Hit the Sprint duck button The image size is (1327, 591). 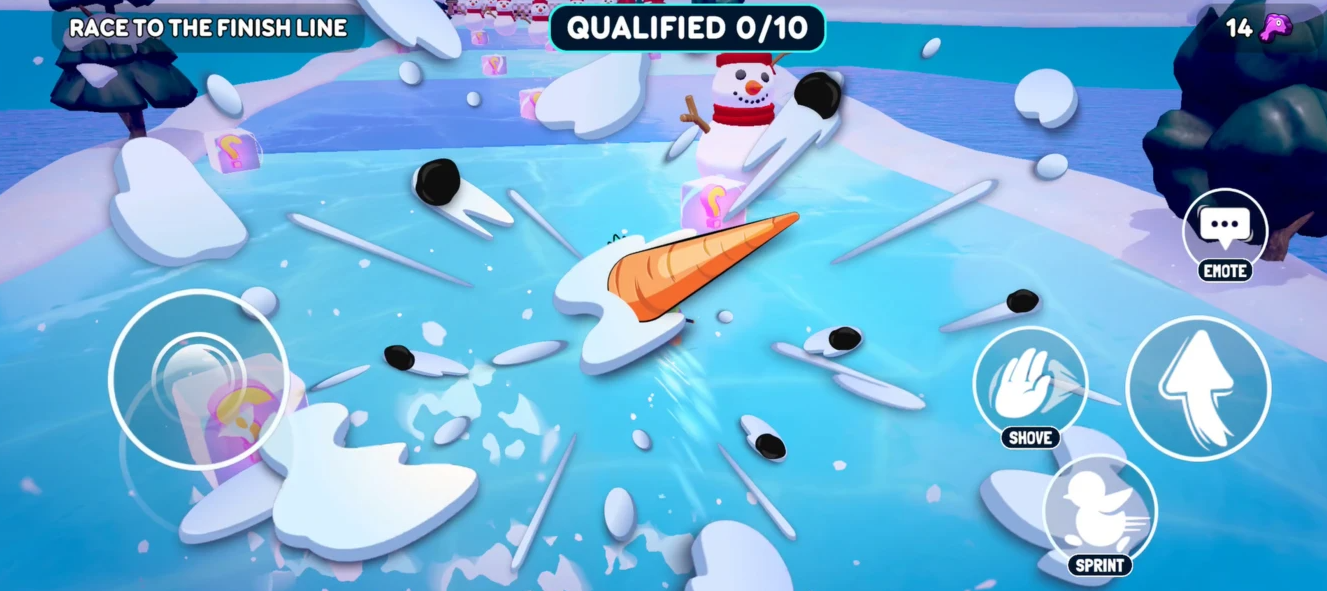1099,511
